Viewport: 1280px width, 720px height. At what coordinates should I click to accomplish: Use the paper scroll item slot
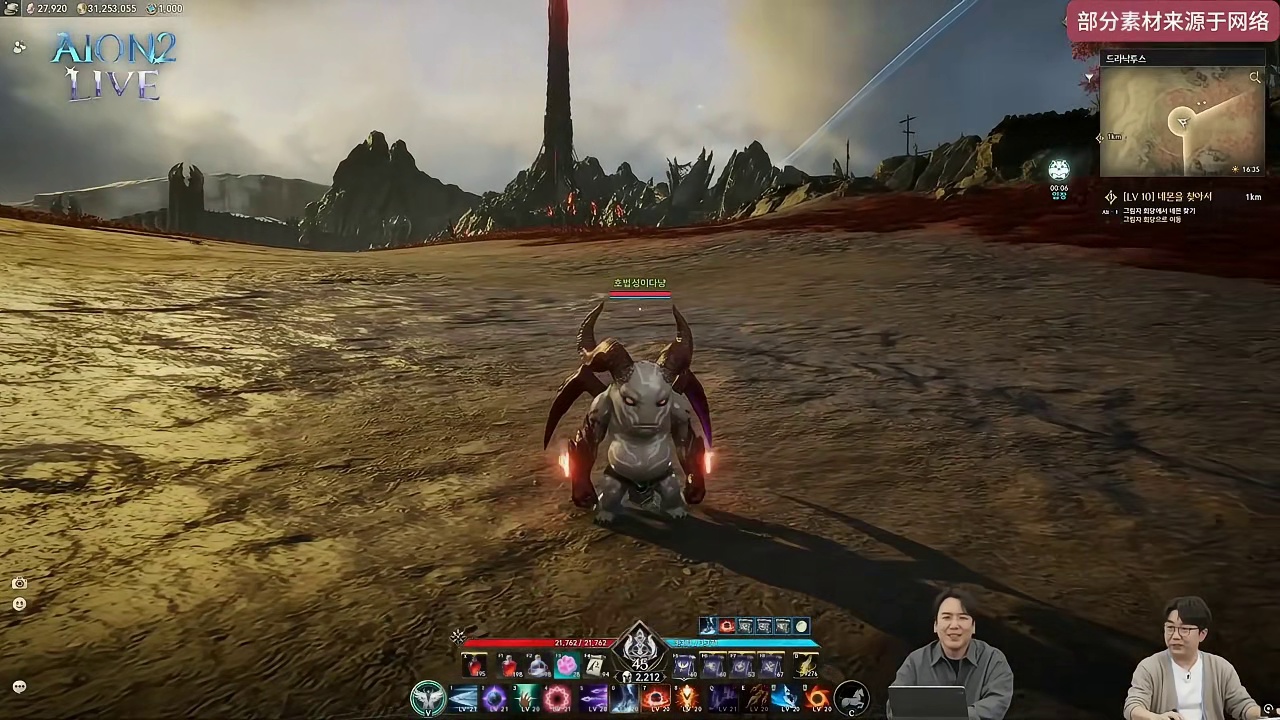point(596,665)
